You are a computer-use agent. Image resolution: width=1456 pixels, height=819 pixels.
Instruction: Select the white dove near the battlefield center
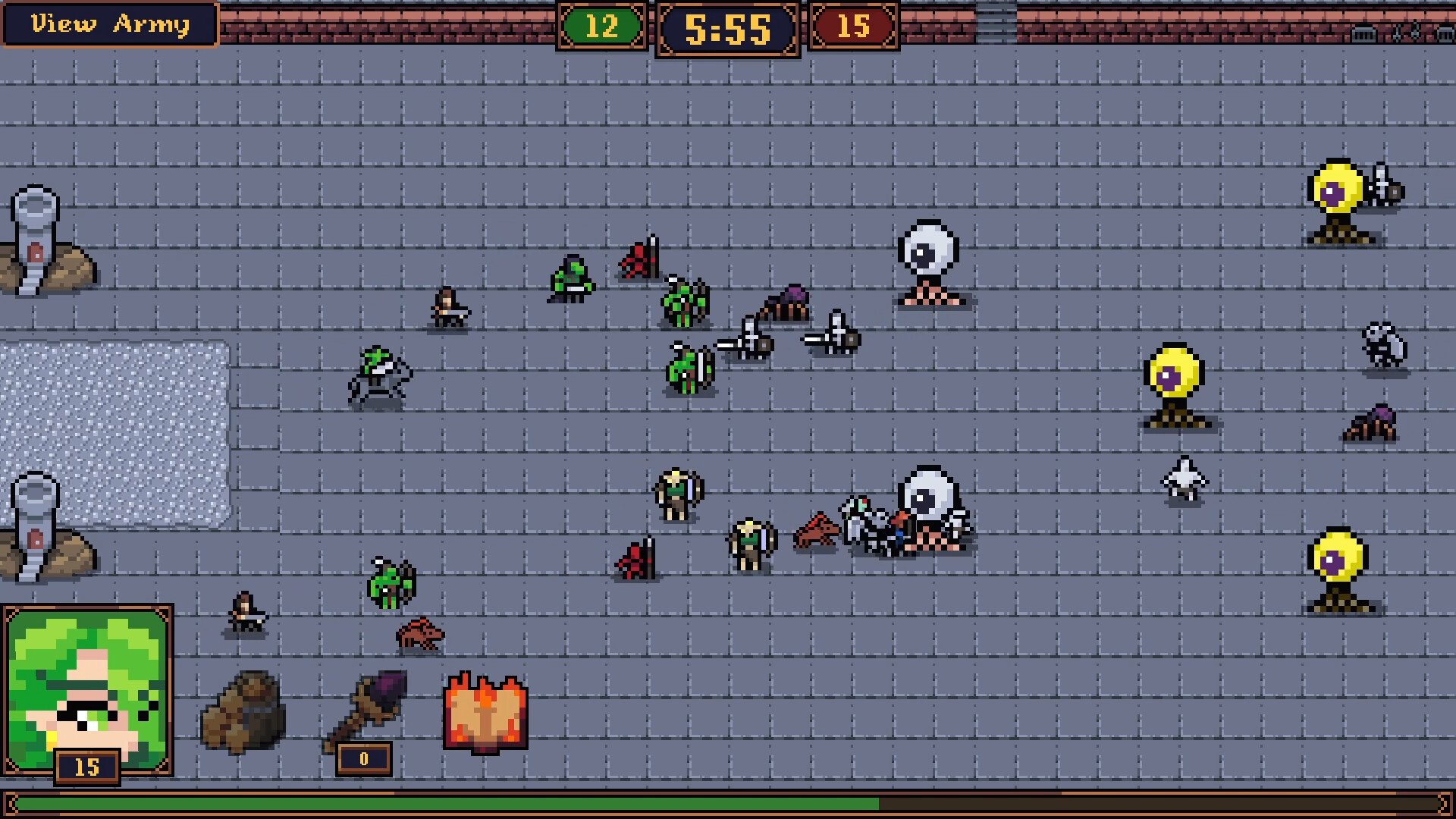(1183, 479)
